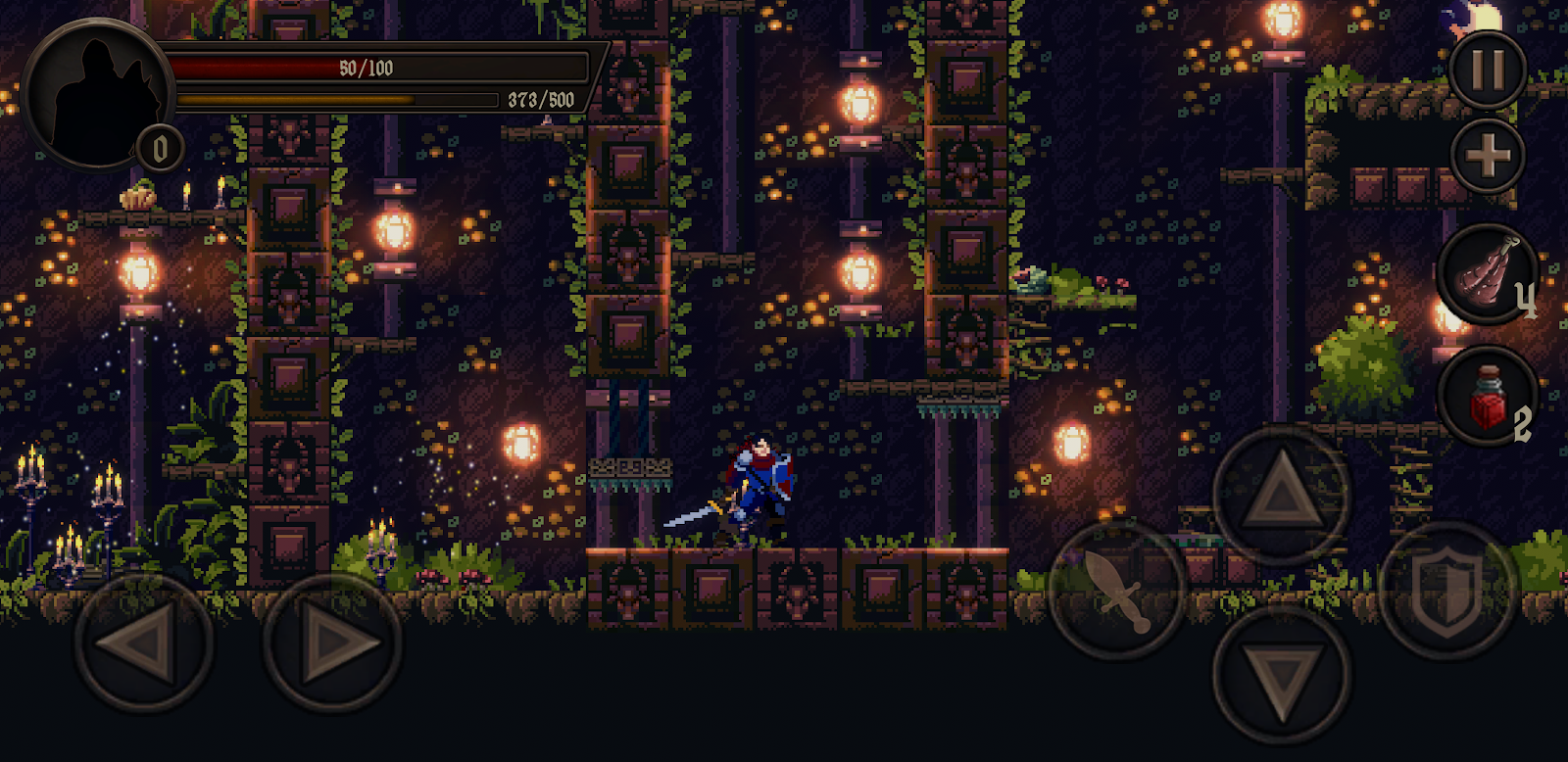Jump using the up triangle button
Image resolution: width=1568 pixels, height=762 pixels.
point(1281,495)
